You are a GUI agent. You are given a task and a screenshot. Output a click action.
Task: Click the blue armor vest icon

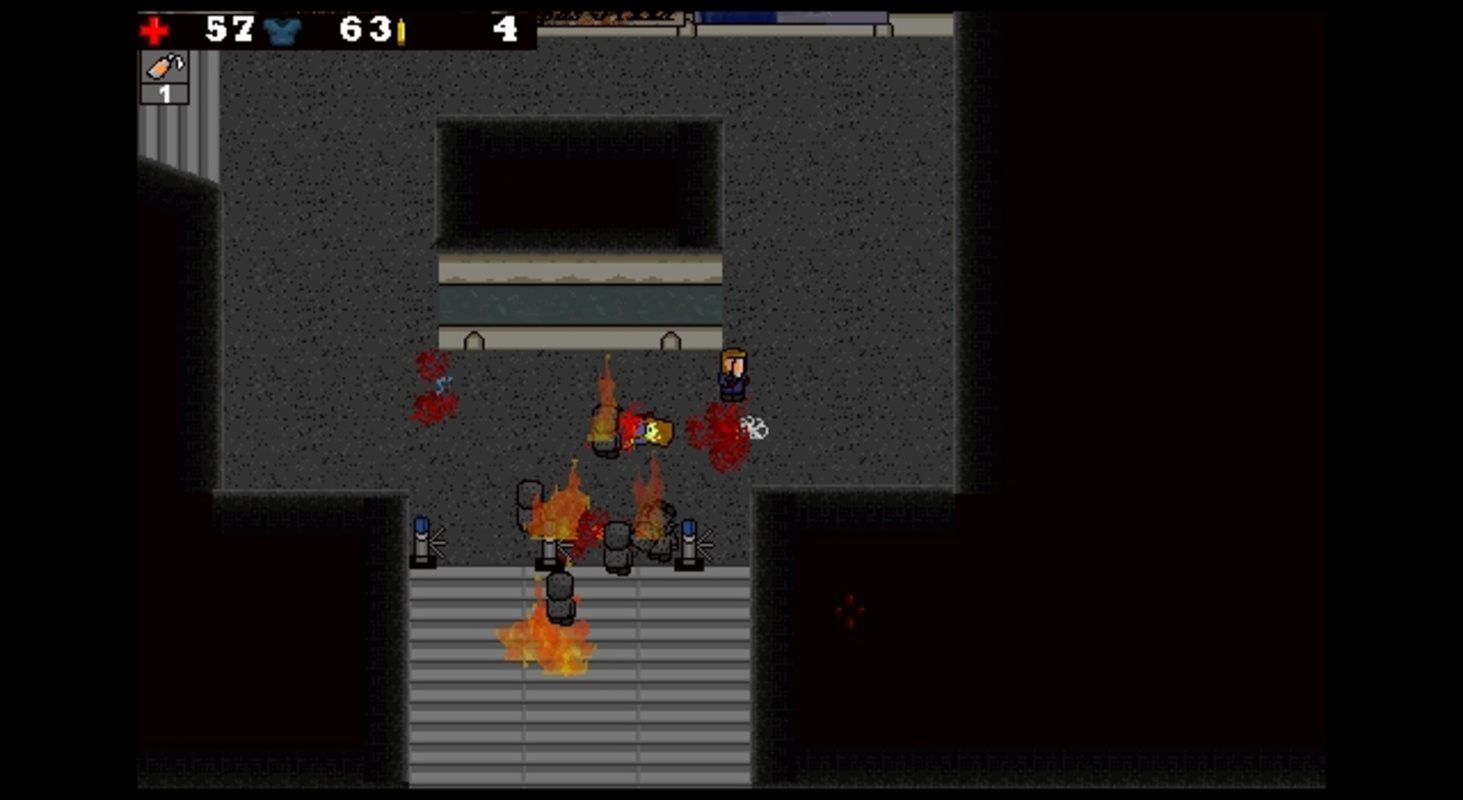(x=284, y=31)
